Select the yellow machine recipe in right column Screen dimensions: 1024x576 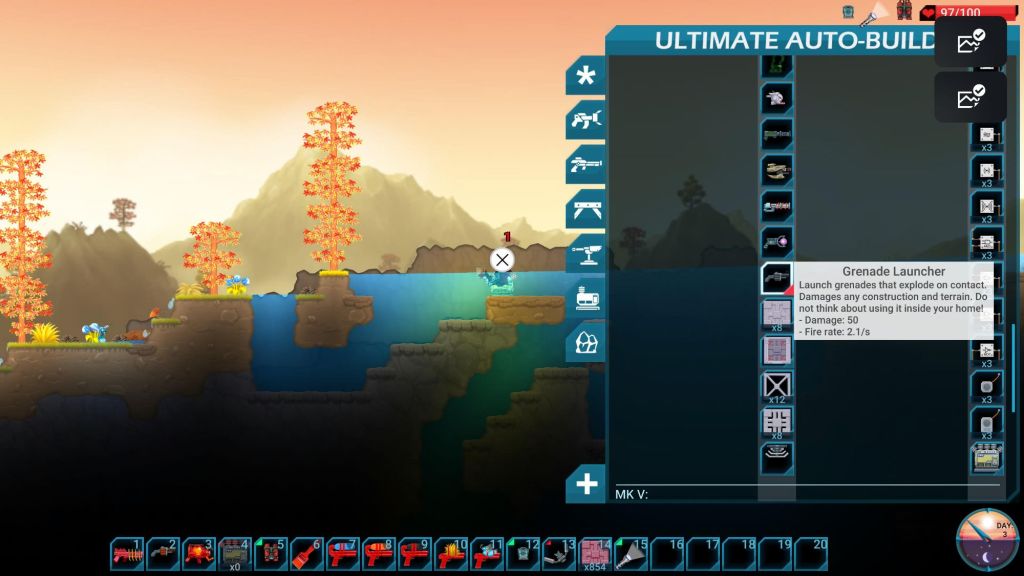[987, 458]
